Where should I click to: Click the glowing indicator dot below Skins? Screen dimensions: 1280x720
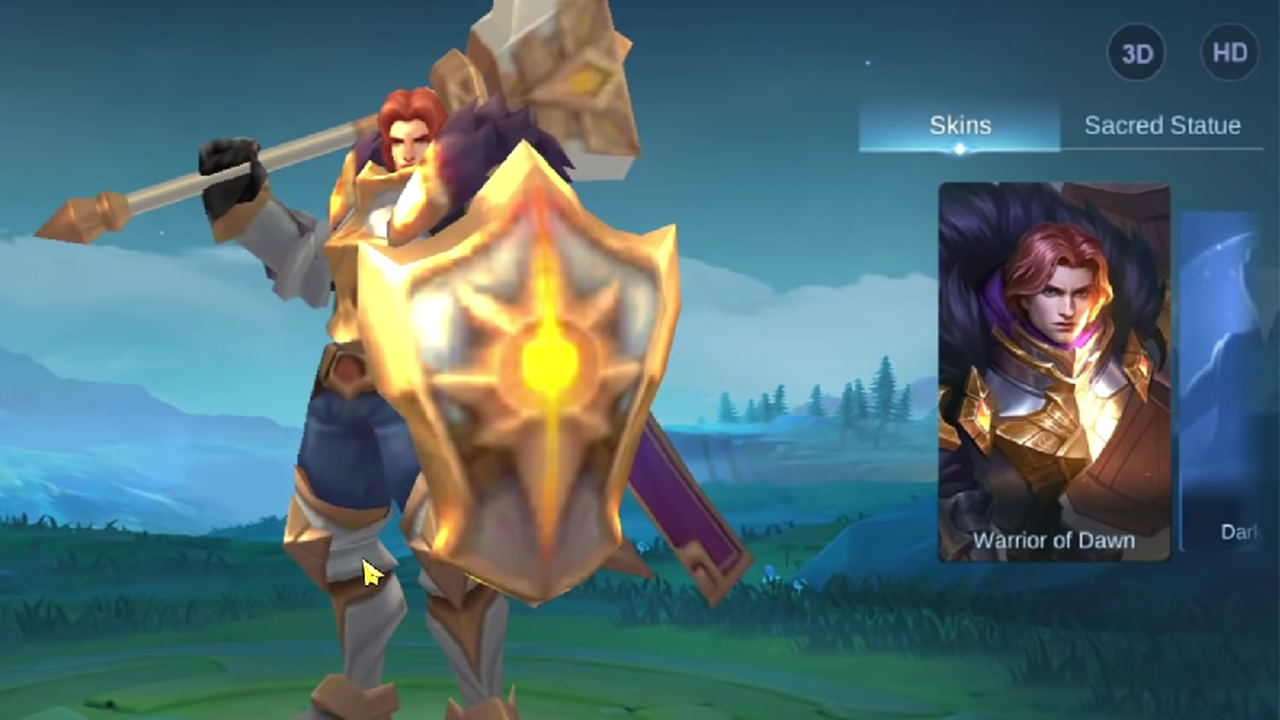[959, 149]
